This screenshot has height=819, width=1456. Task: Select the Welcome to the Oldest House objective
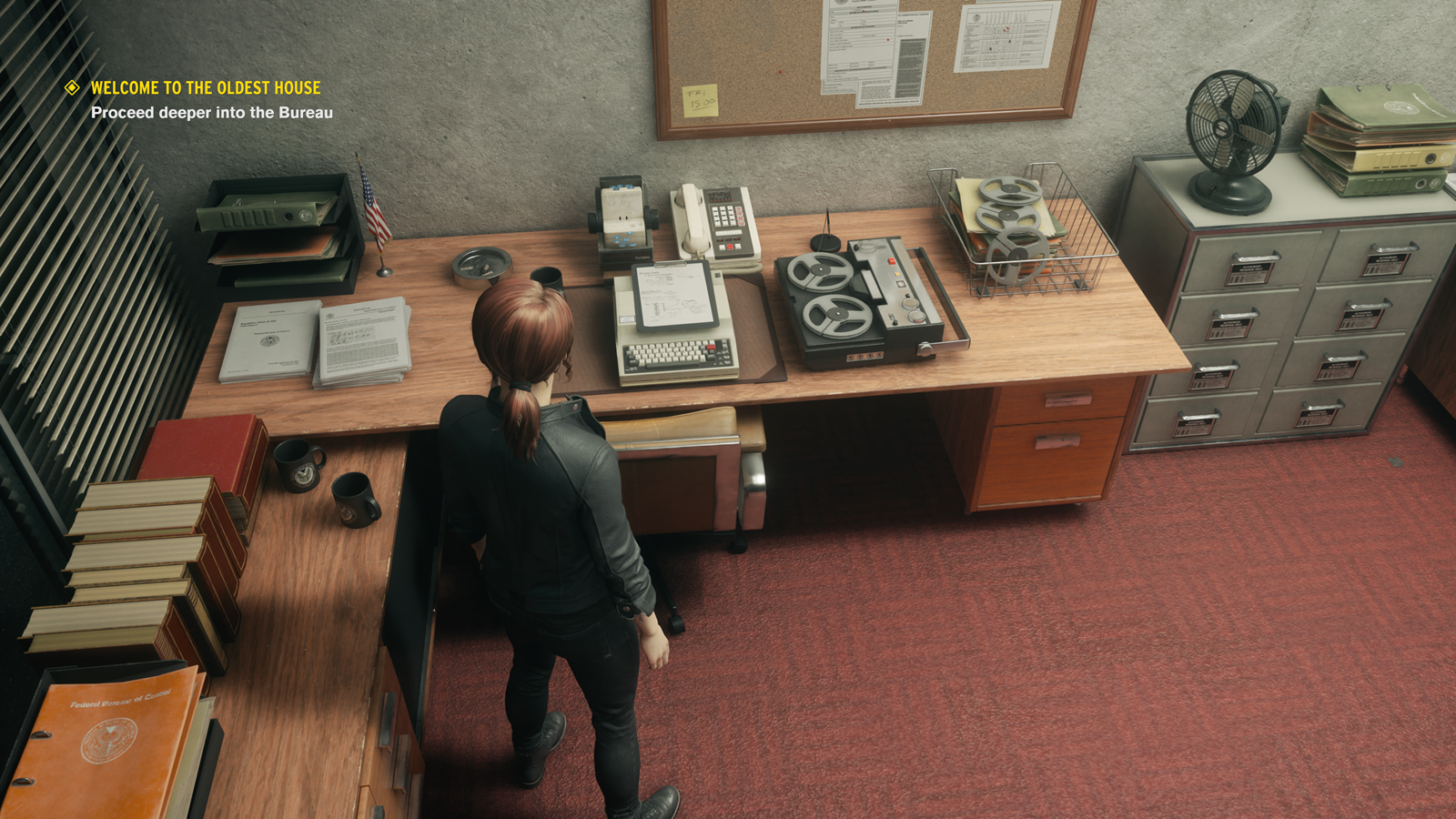[x=206, y=88]
